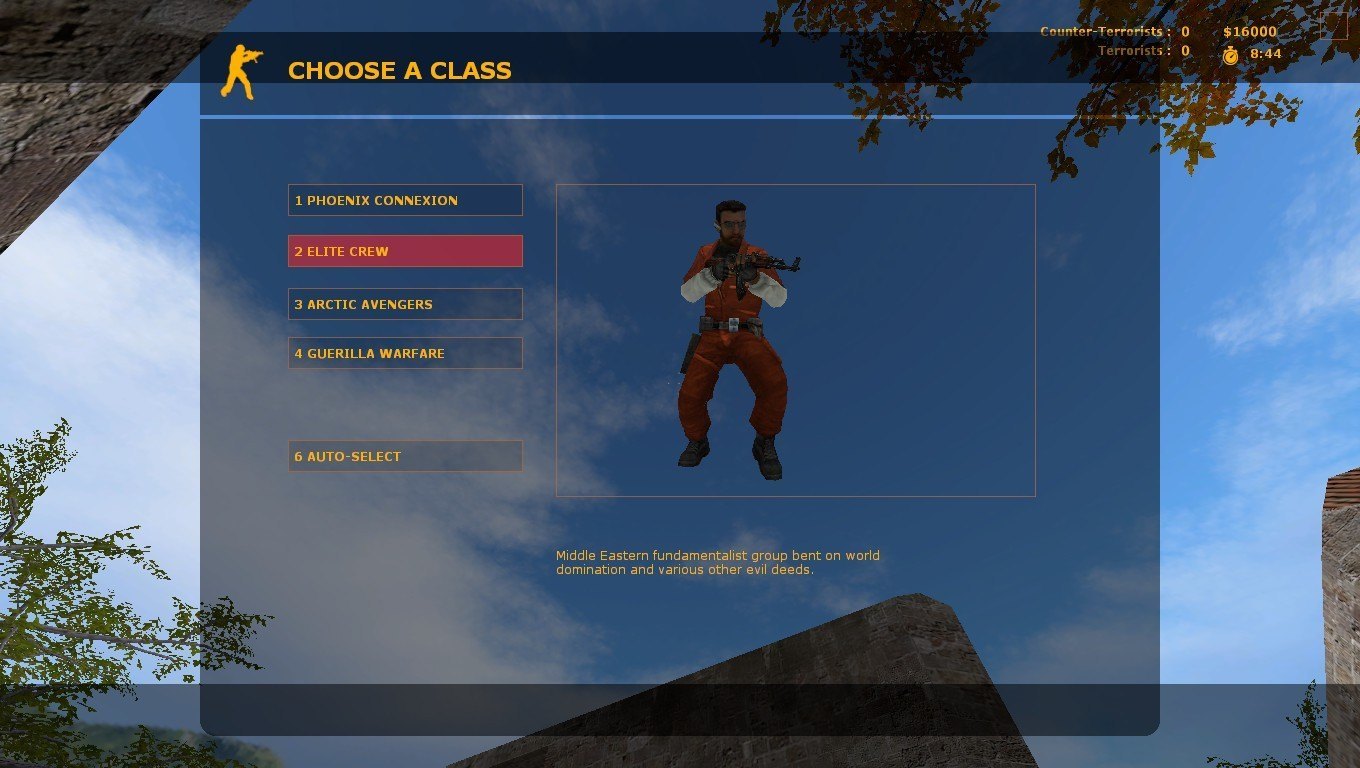Select the Elite Crew class
Screen dimensions: 1360x768
405,251
